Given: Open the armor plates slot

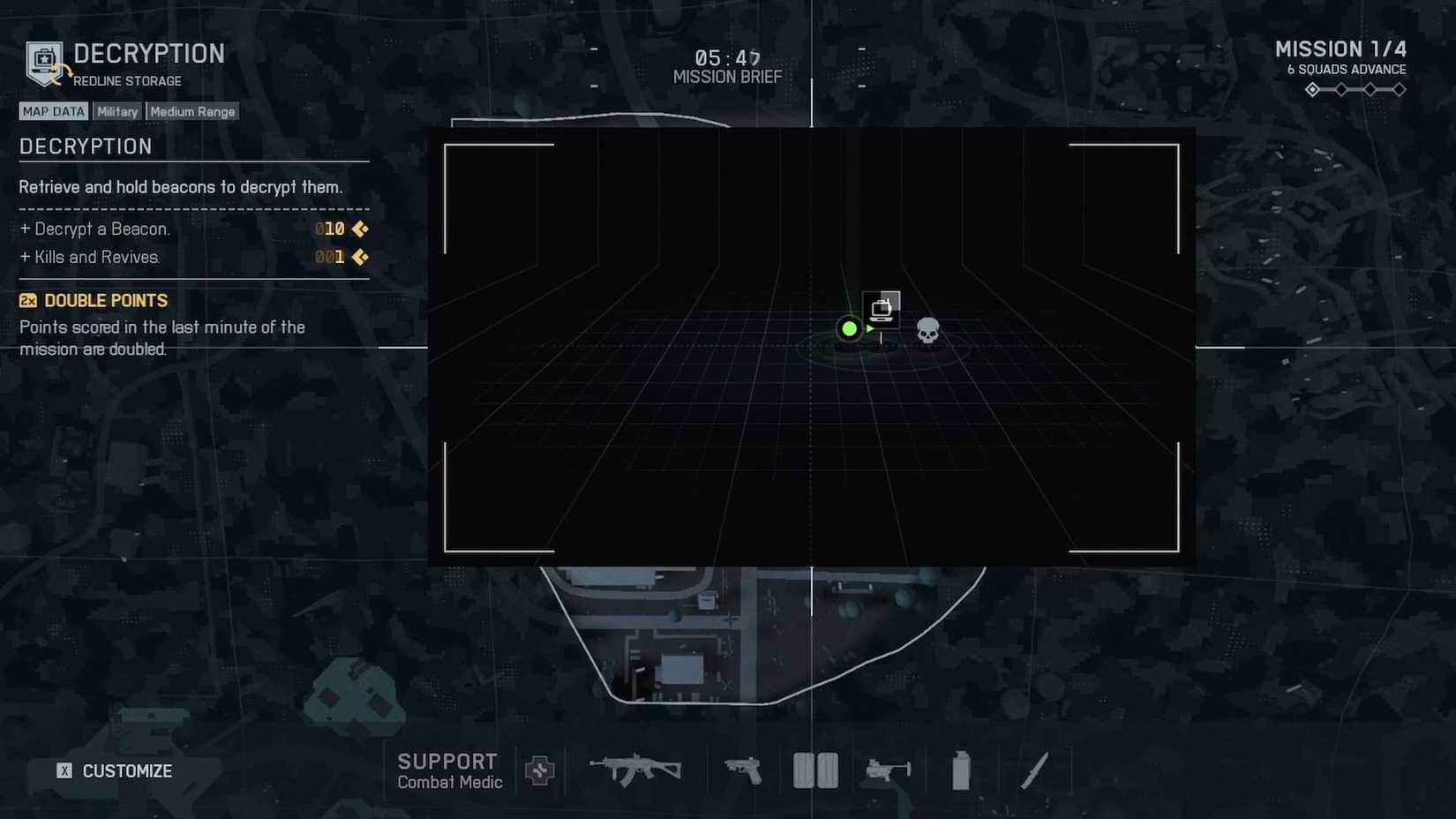Looking at the screenshot, I should point(814,768).
